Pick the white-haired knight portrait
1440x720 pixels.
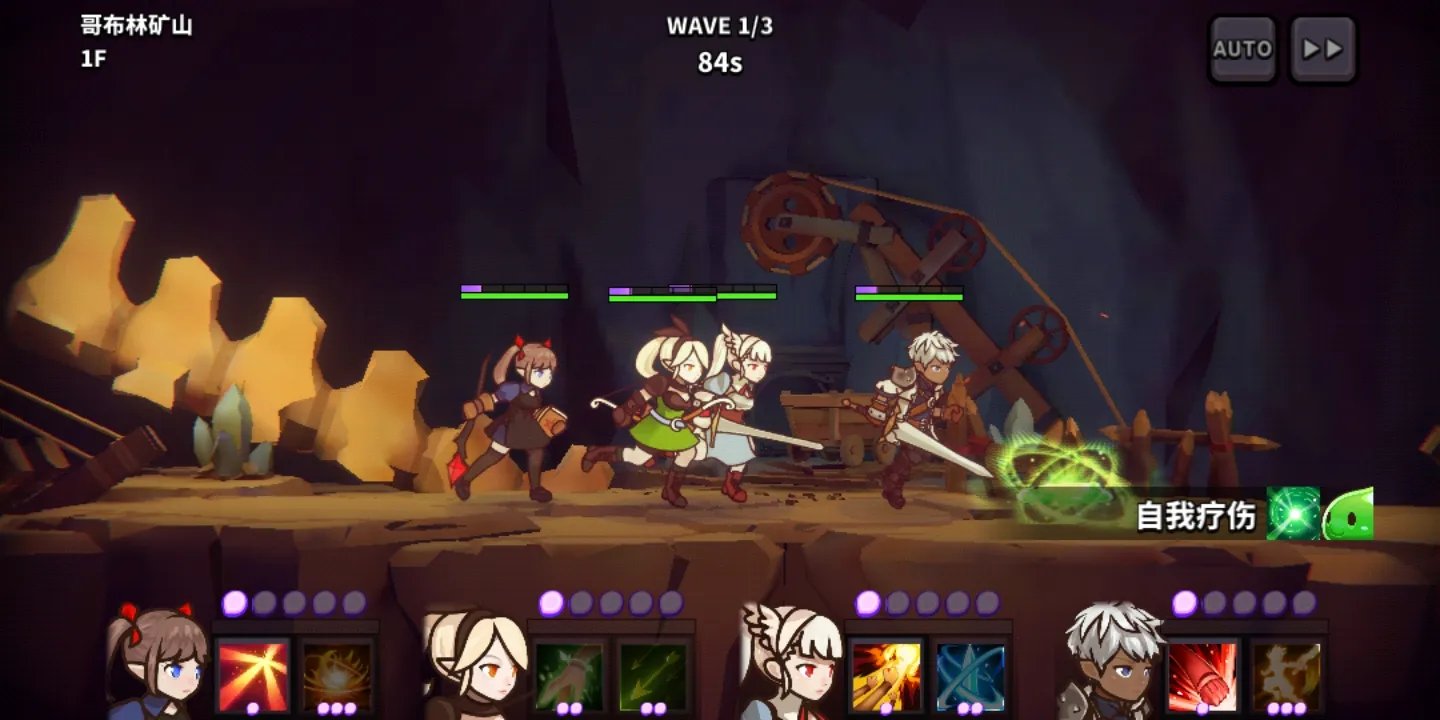1108,662
